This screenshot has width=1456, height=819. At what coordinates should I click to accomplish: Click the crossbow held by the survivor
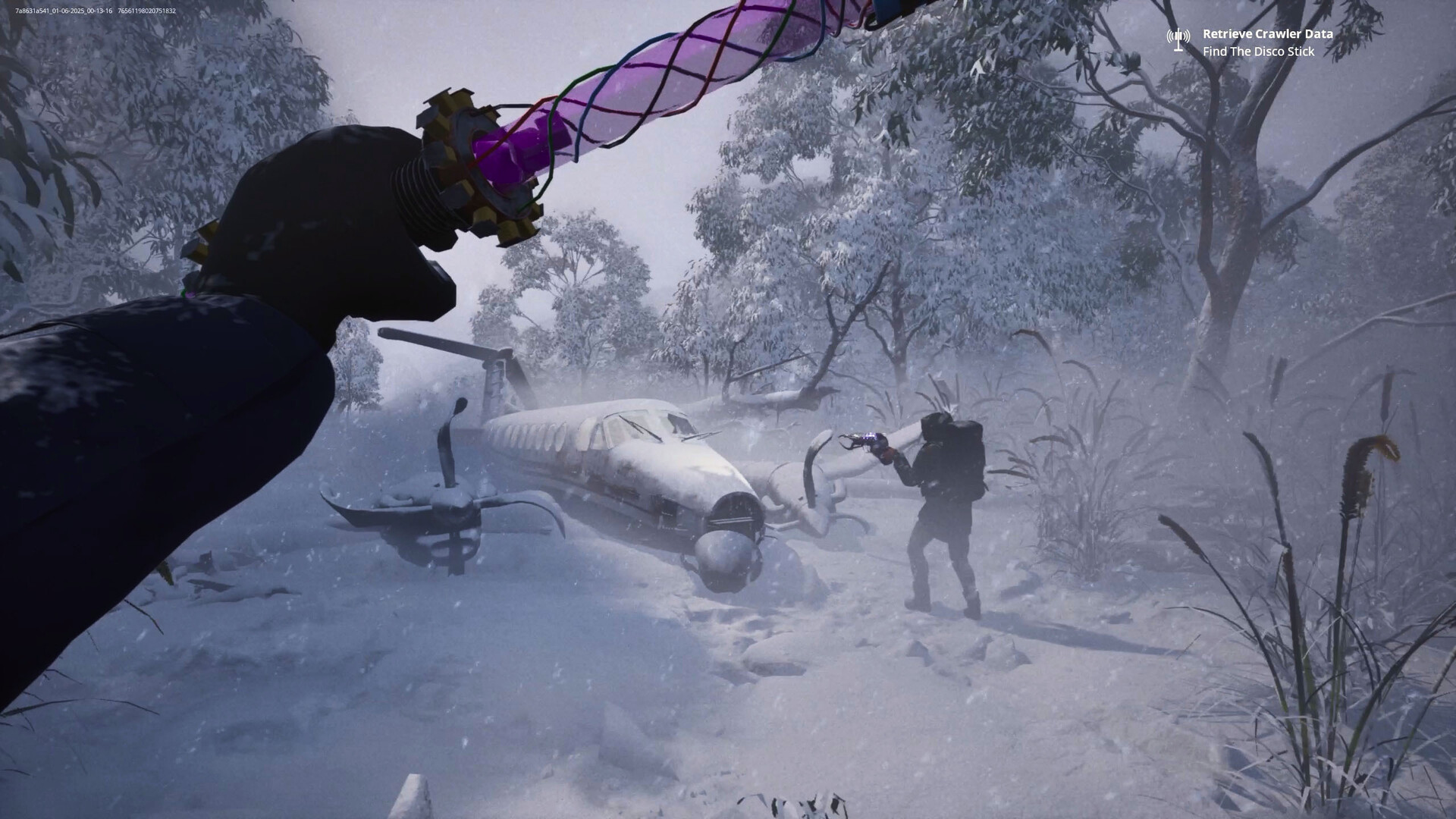864,440
